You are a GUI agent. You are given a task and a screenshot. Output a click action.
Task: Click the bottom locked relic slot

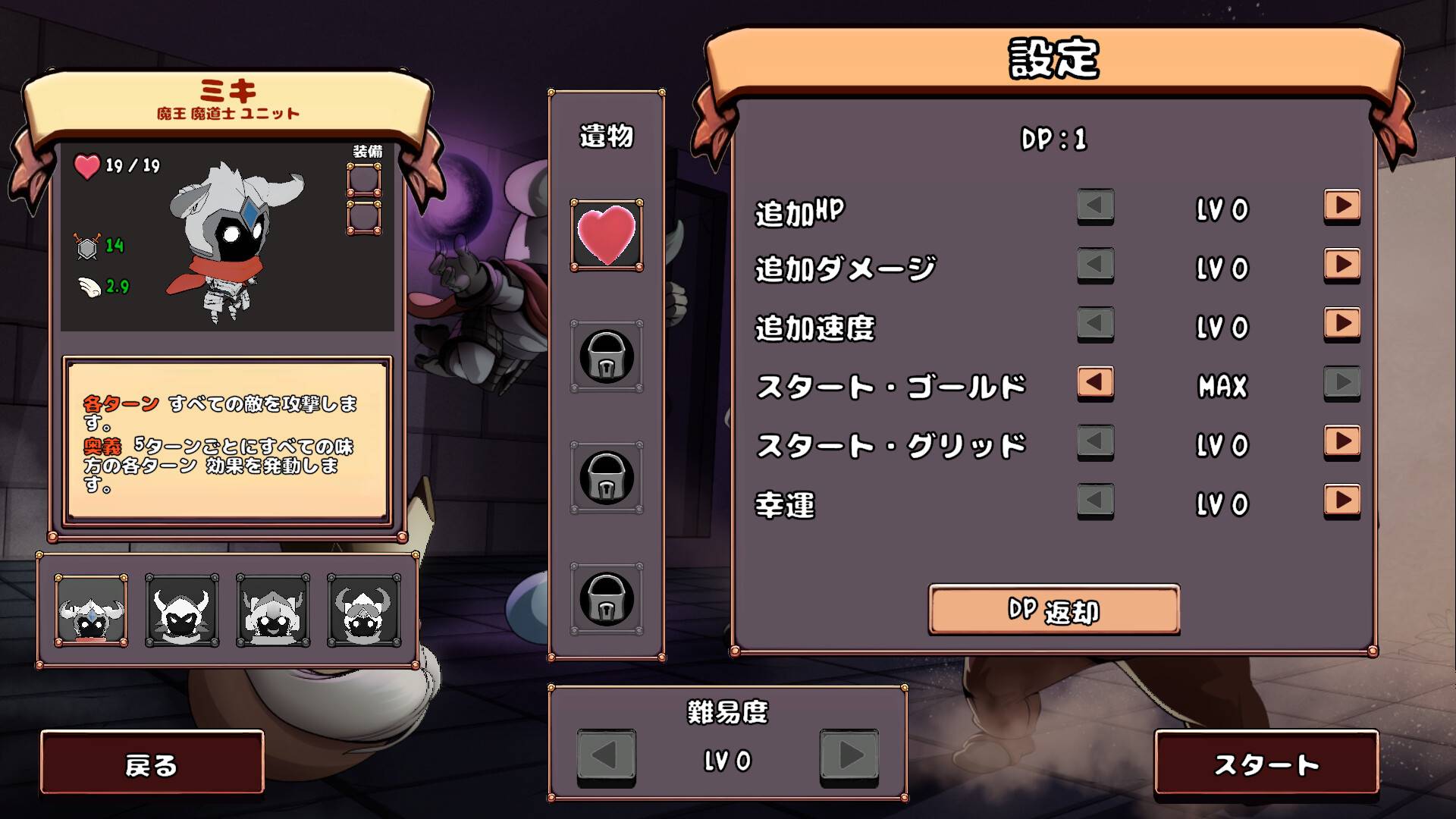[x=605, y=598]
